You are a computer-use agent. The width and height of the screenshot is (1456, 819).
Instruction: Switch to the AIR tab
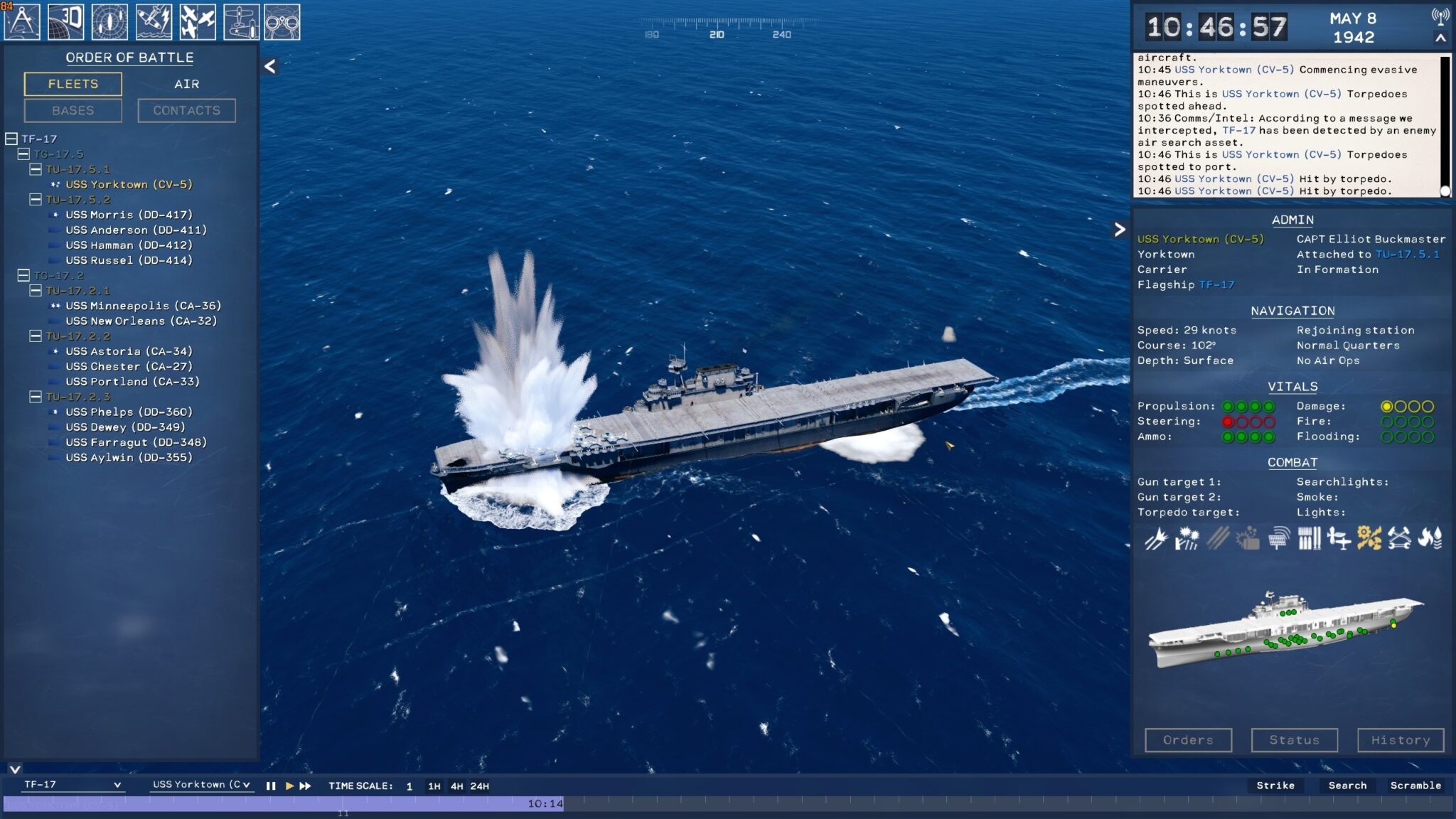click(187, 84)
